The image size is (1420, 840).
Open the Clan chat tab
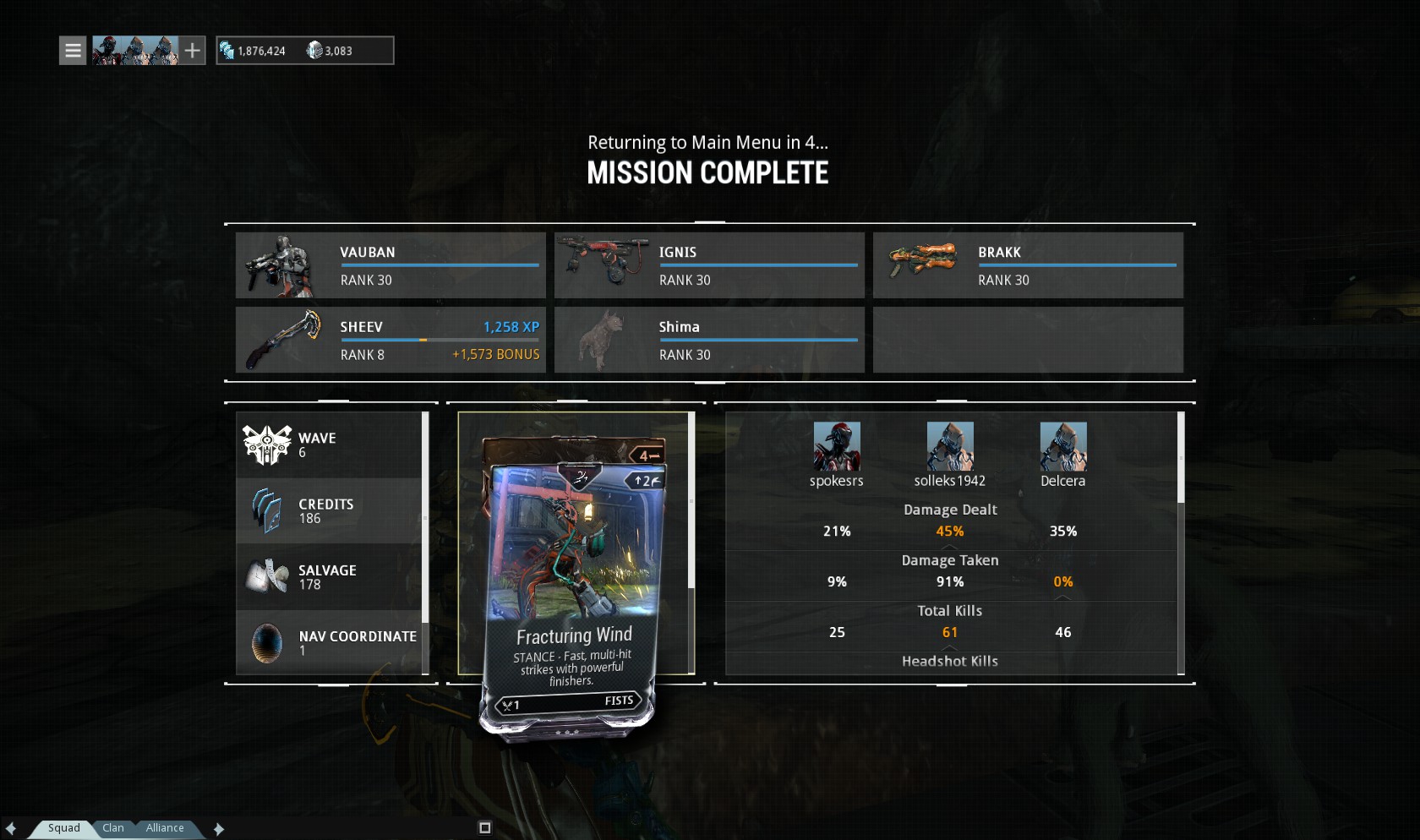(x=113, y=828)
